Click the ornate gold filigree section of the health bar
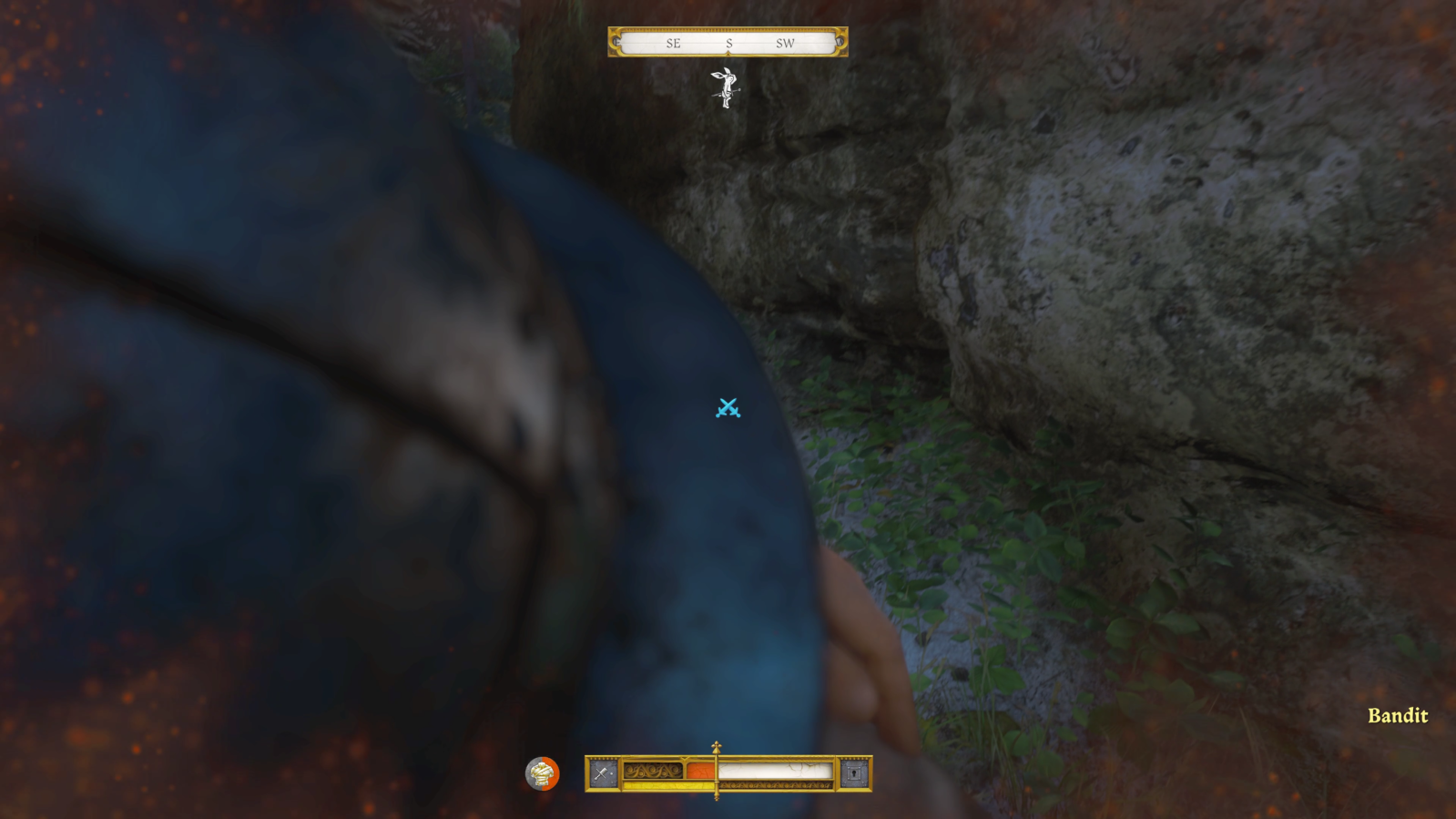 (654, 771)
